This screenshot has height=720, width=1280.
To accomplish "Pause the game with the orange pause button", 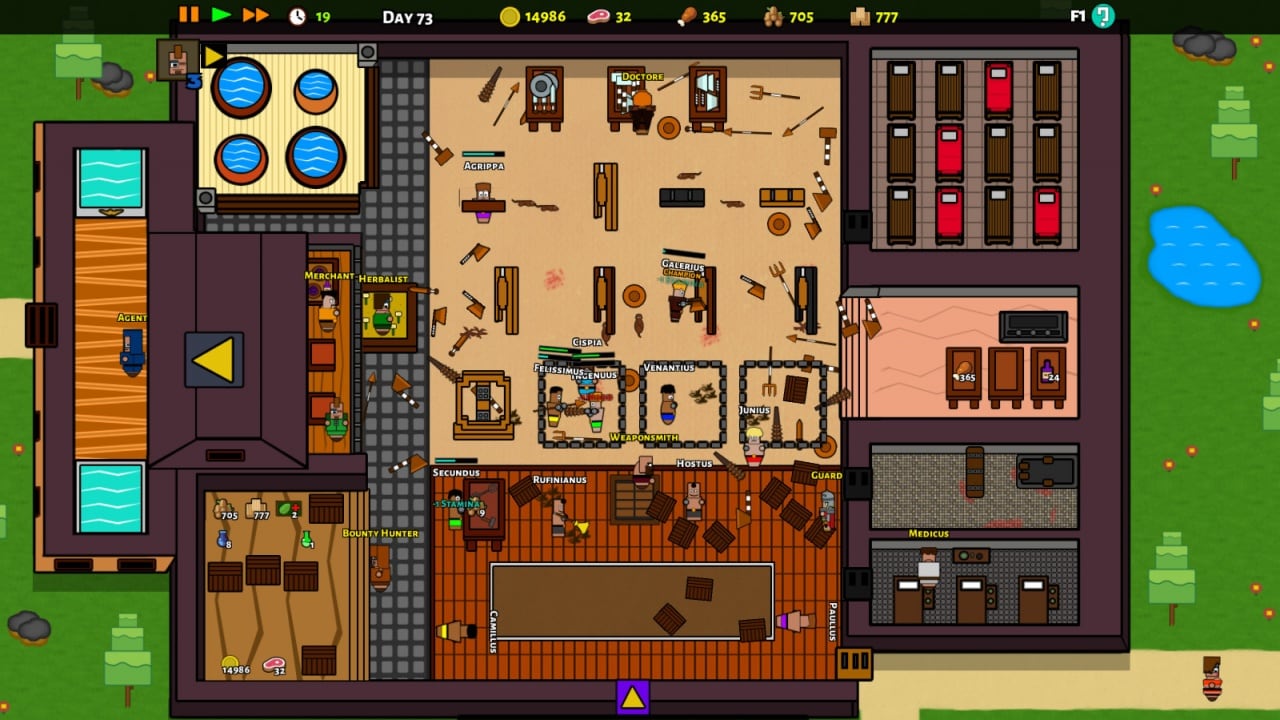I will click(x=188, y=15).
